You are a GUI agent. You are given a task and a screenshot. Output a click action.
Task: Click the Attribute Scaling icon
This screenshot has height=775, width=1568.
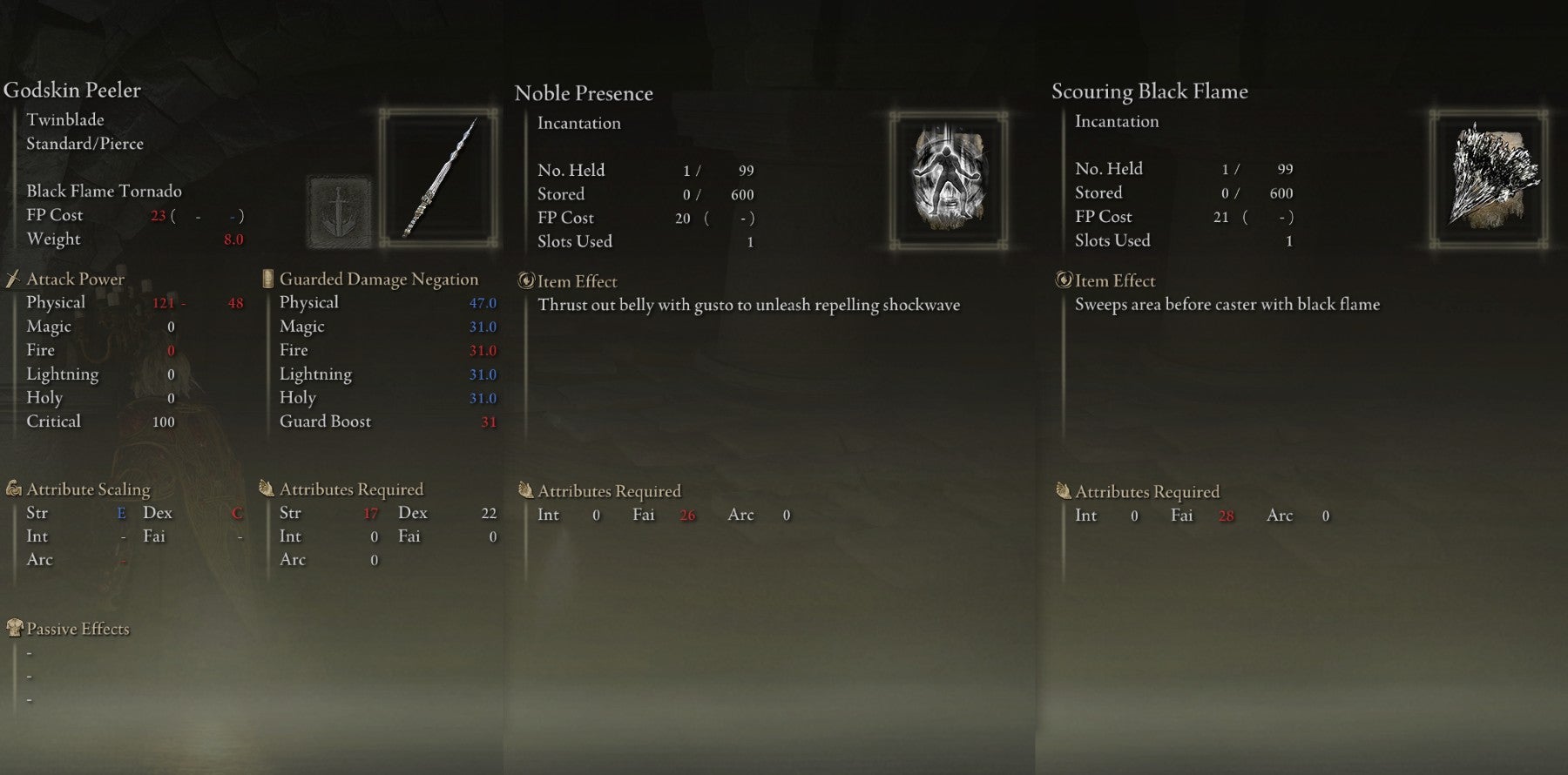[x=12, y=489]
